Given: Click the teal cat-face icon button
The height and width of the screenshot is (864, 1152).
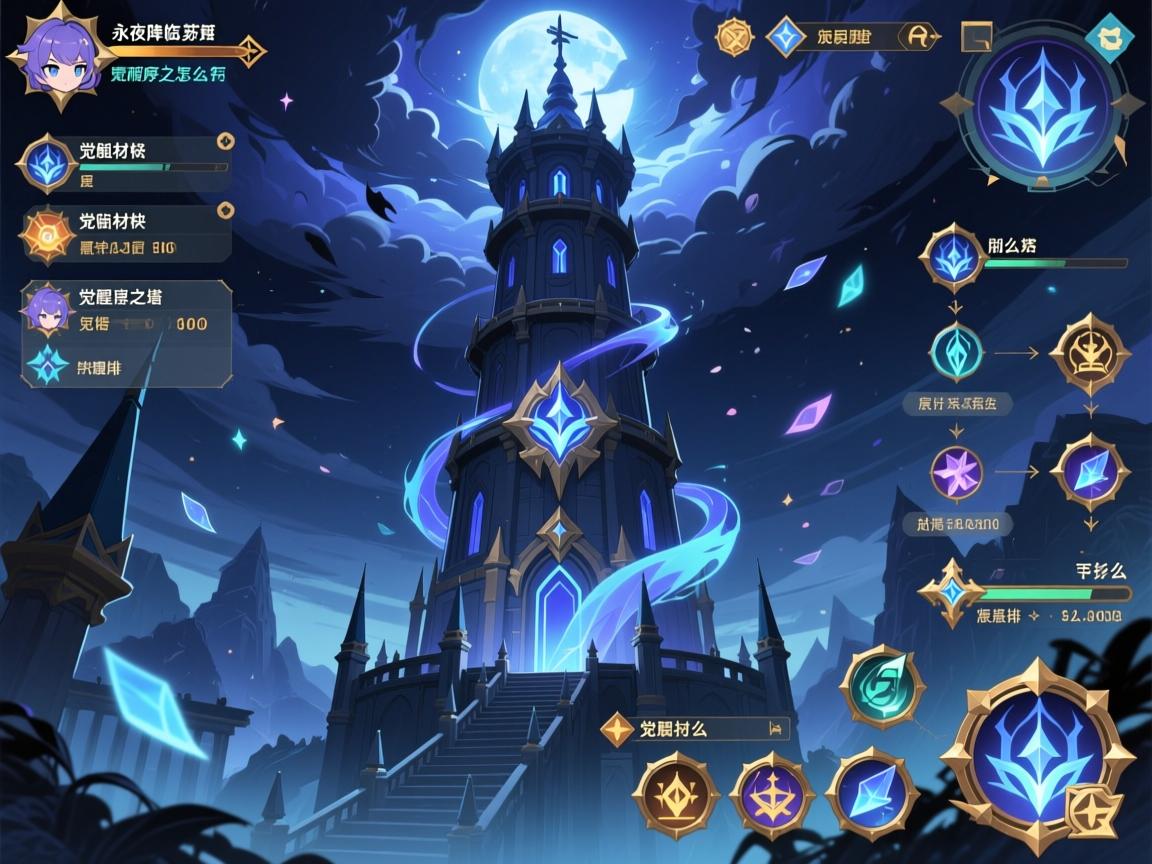Looking at the screenshot, I should (1109, 37).
